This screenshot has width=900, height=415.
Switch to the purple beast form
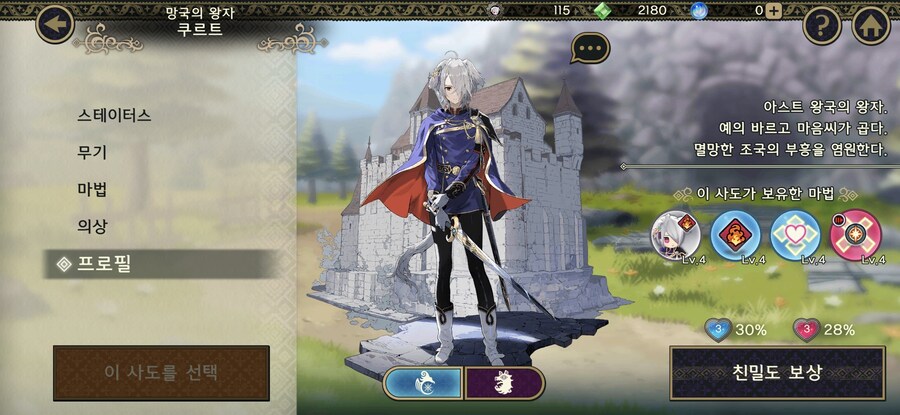point(505,383)
